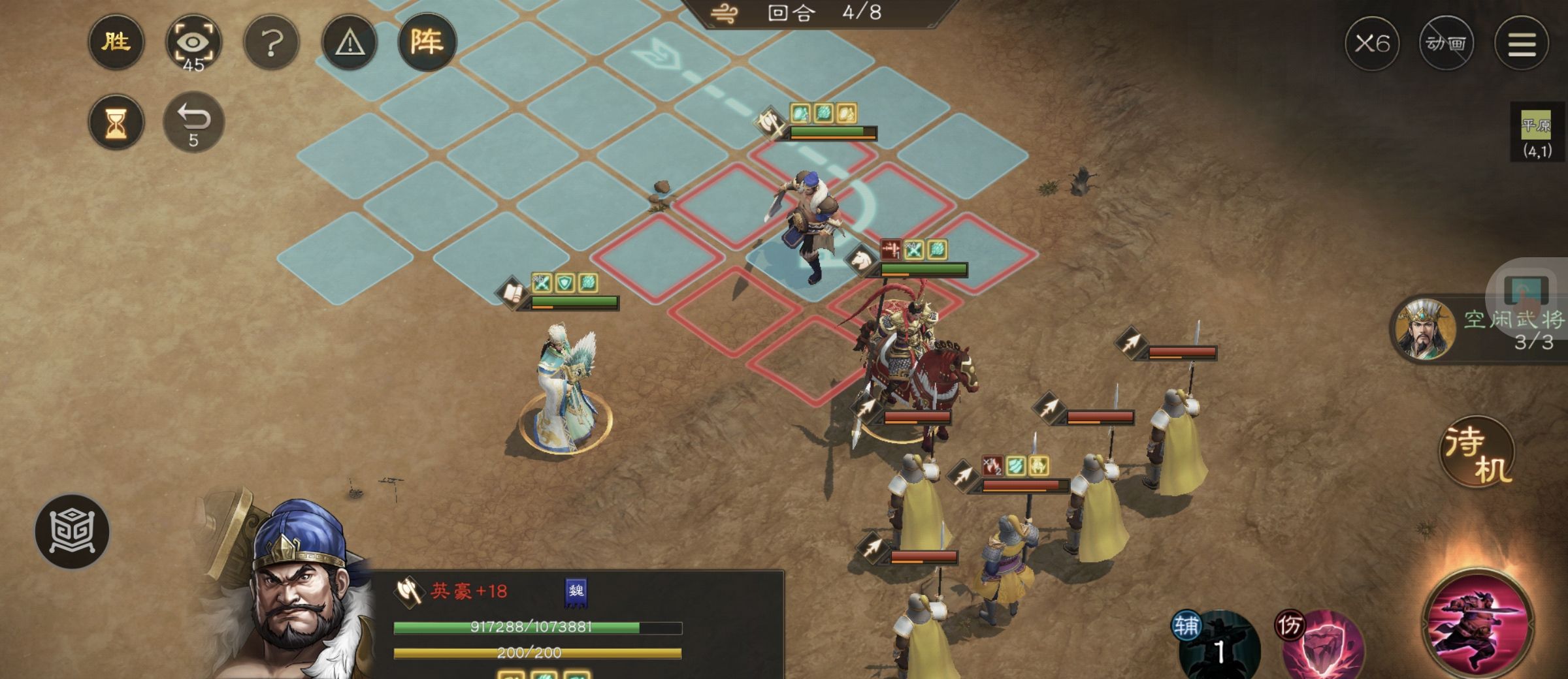Use the damage (伤) shield skill
The image size is (1568, 679).
(1323, 646)
